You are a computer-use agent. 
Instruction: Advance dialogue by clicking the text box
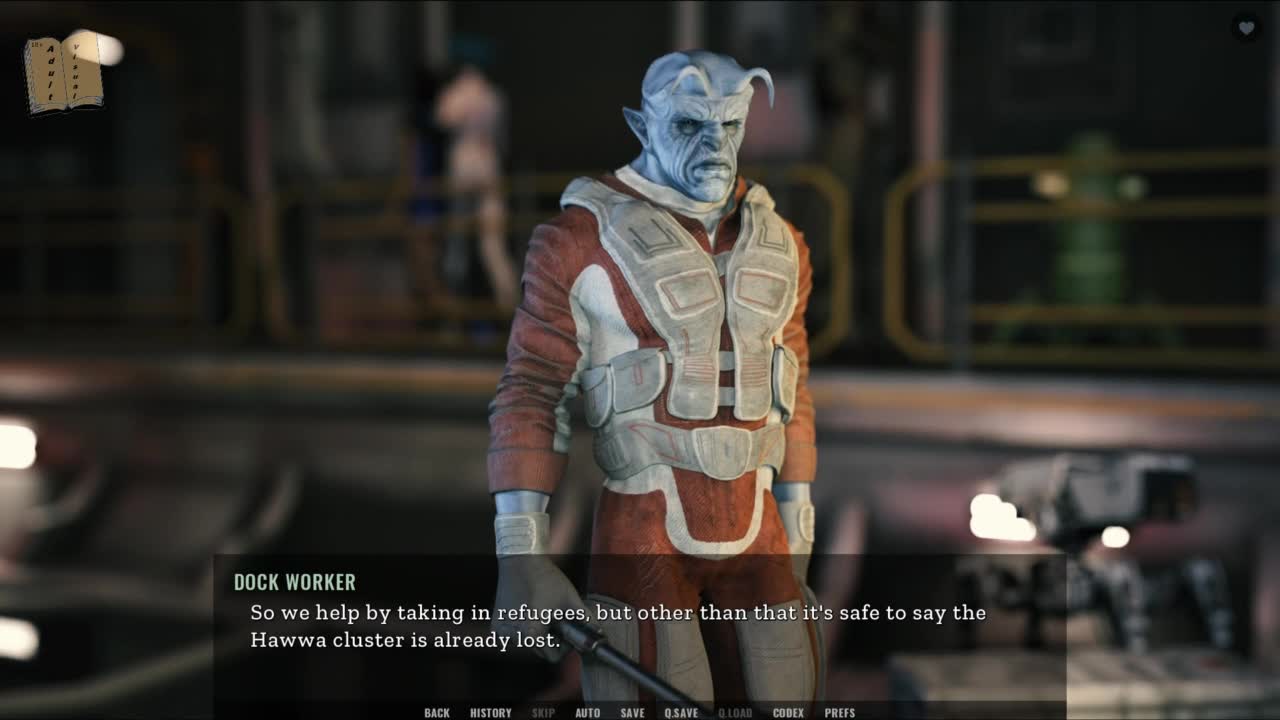point(640,628)
